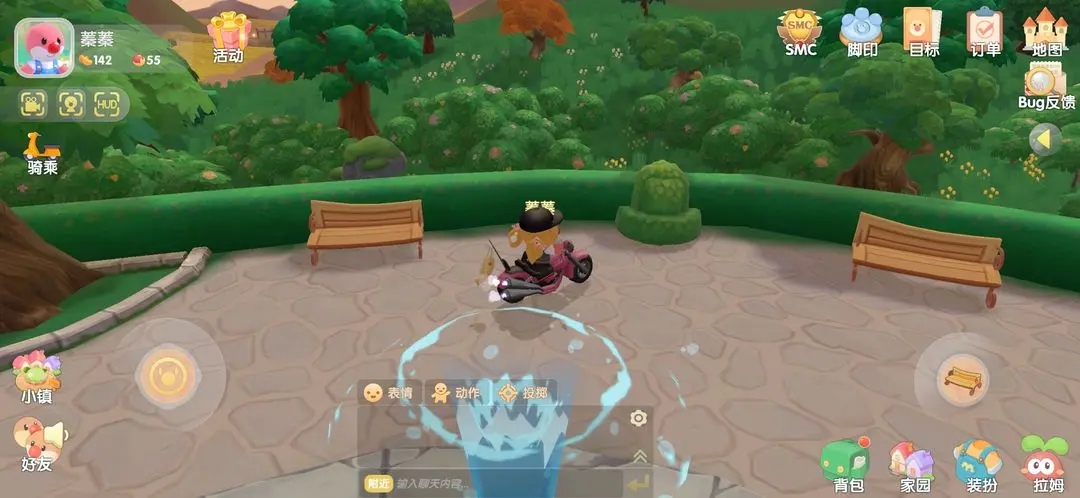Open the photo camera mode
Image resolution: width=1080 pixels, height=498 pixels.
coord(71,104)
